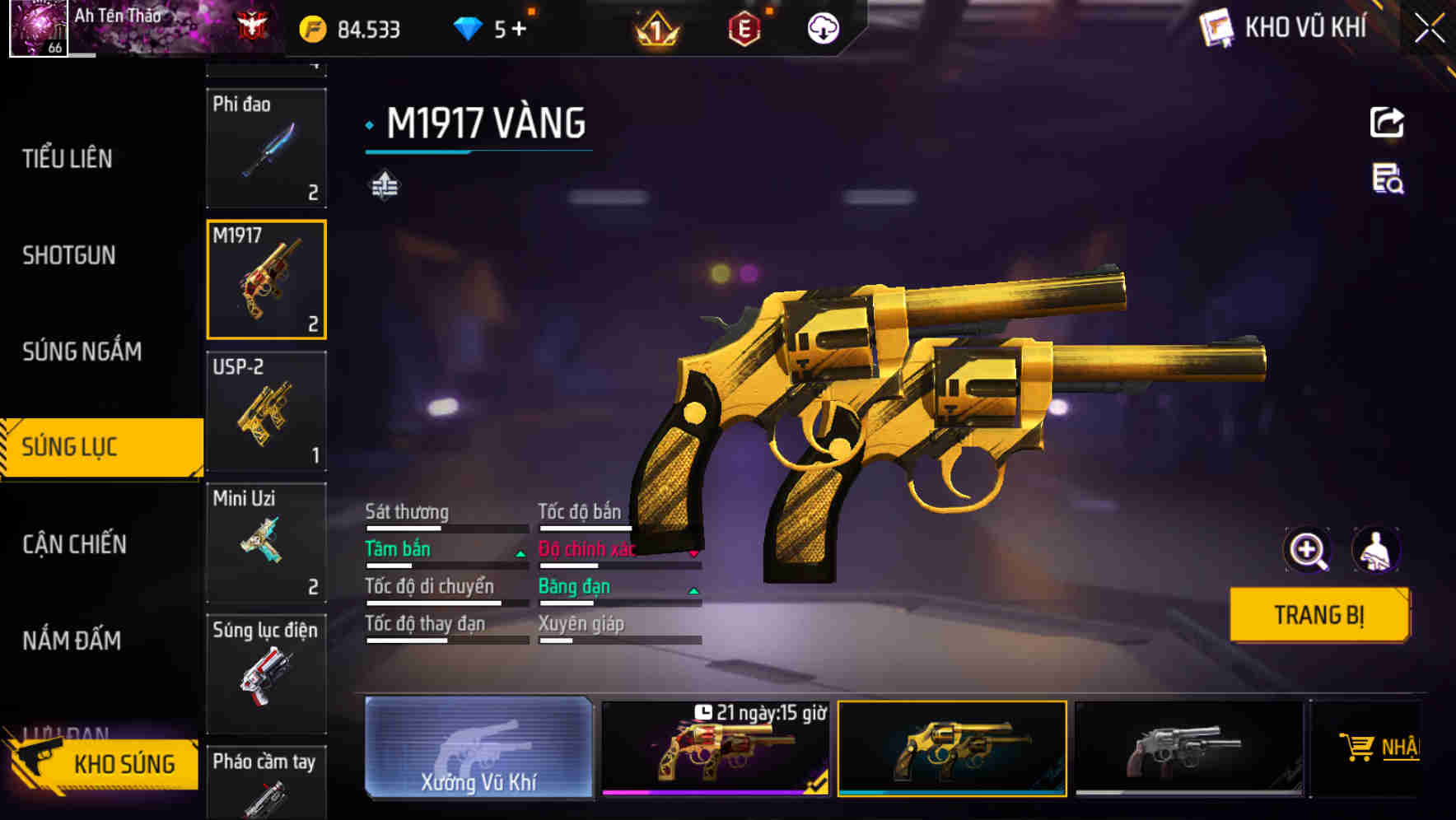Add diamonds with the plus button
The image size is (1456, 820).
[519, 30]
